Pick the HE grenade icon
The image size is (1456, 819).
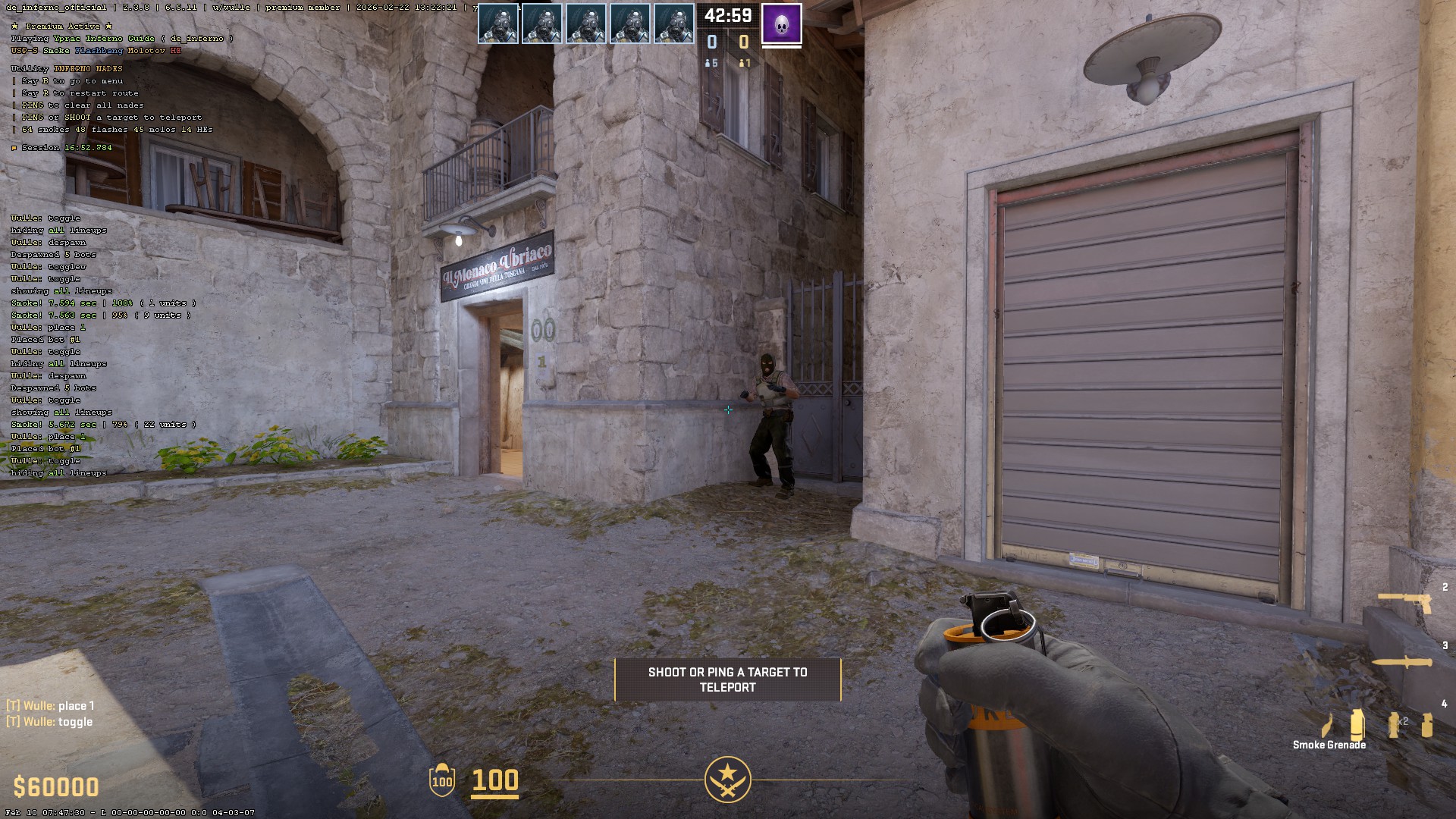pyautogui.click(x=1427, y=724)
